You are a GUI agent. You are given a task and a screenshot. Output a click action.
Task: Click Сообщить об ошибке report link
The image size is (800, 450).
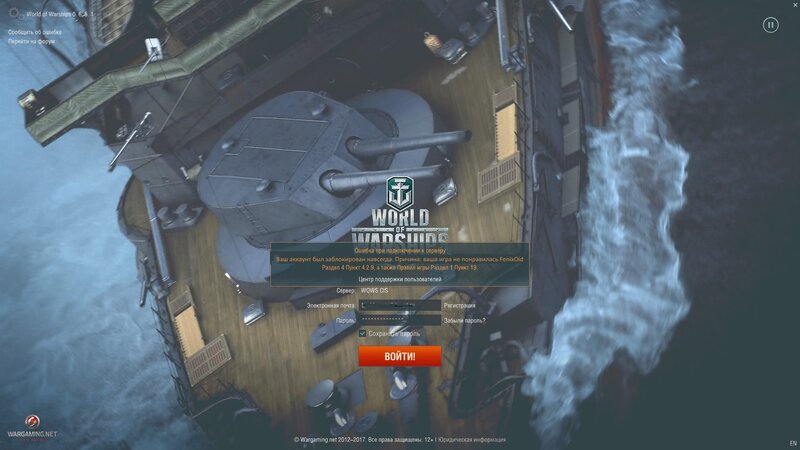(x=34, y=32)
